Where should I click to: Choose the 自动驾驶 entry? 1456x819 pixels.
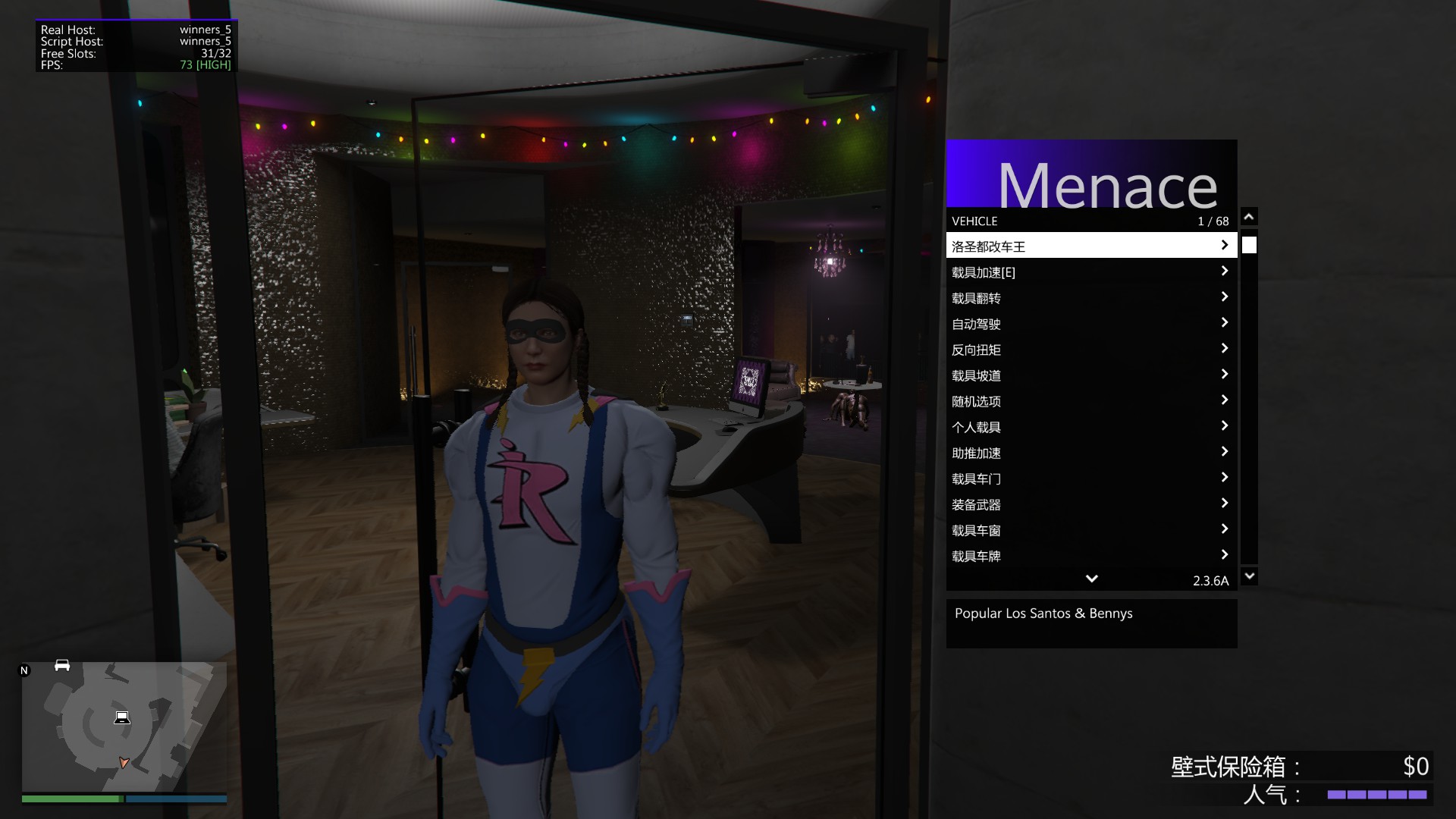point(1090,323)
